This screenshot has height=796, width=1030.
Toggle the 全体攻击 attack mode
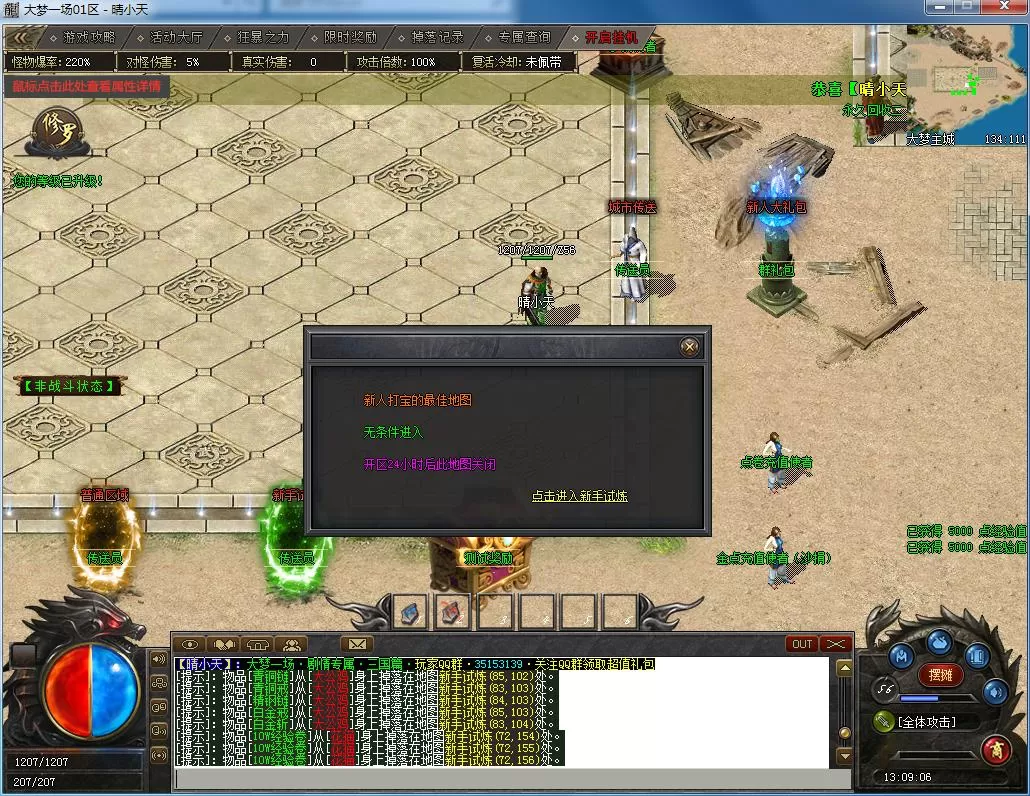click(x=926, y=721)
